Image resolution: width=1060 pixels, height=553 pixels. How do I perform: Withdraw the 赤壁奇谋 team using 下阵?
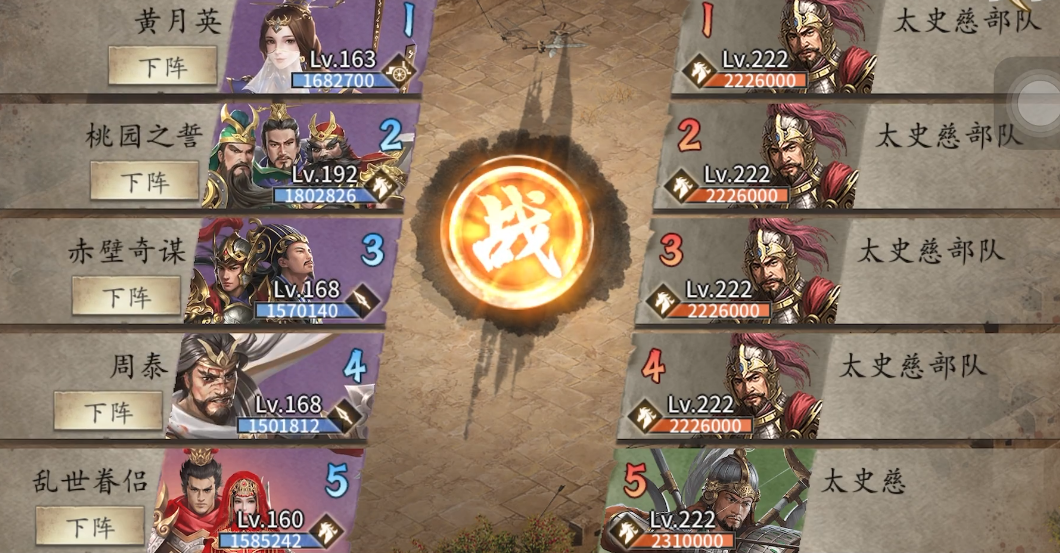126,296
